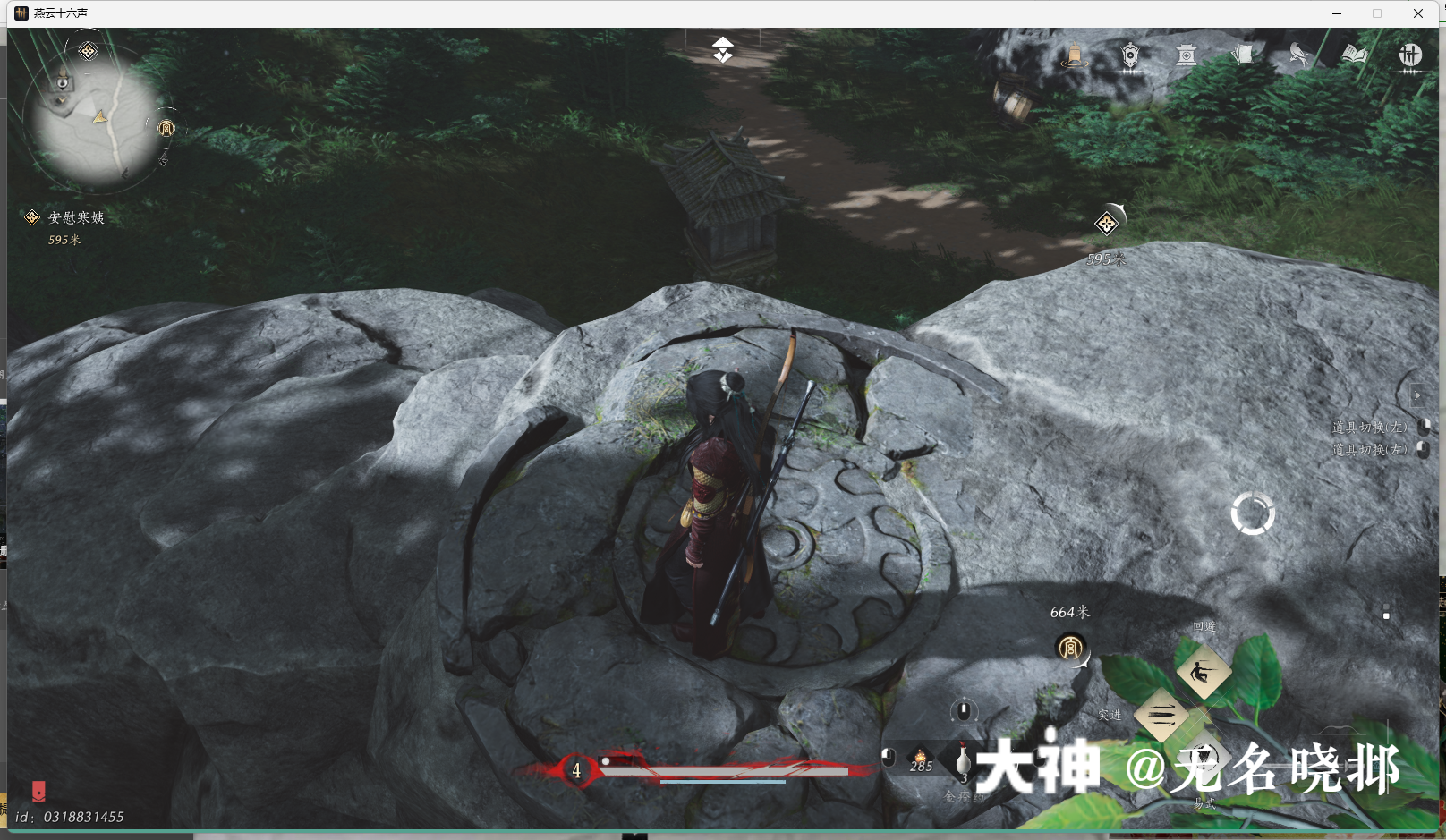Screen dimensions: 1446x840
Task: Click the pagoda shrine icon in top toolbar
Action: 1186,55
